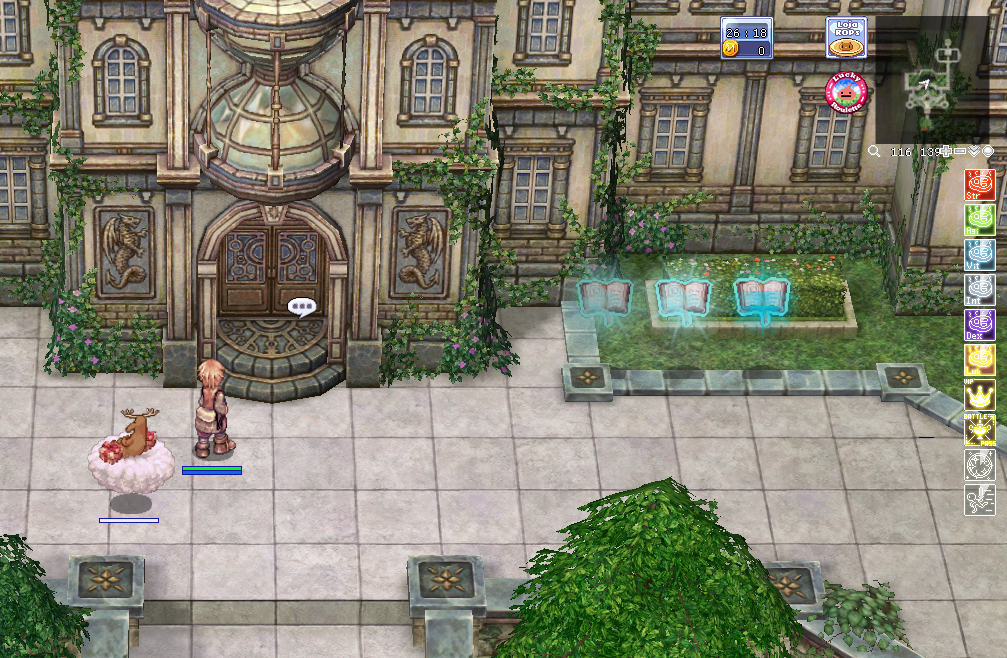Select the purple Dex buff icon

point(979,325)
